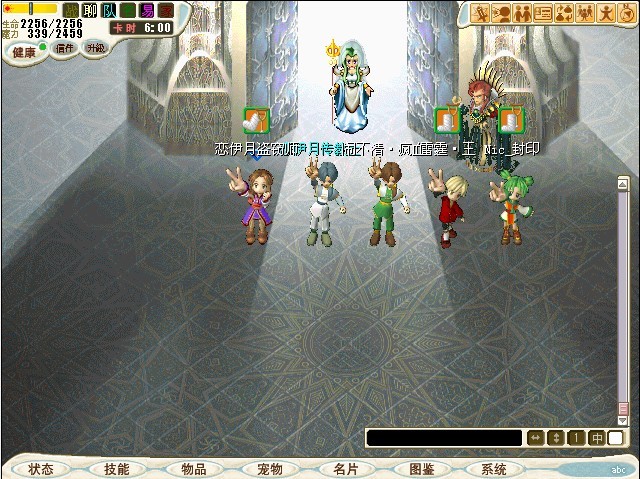Click the 健康 health button
640x479 pixels.
[23, 50]
